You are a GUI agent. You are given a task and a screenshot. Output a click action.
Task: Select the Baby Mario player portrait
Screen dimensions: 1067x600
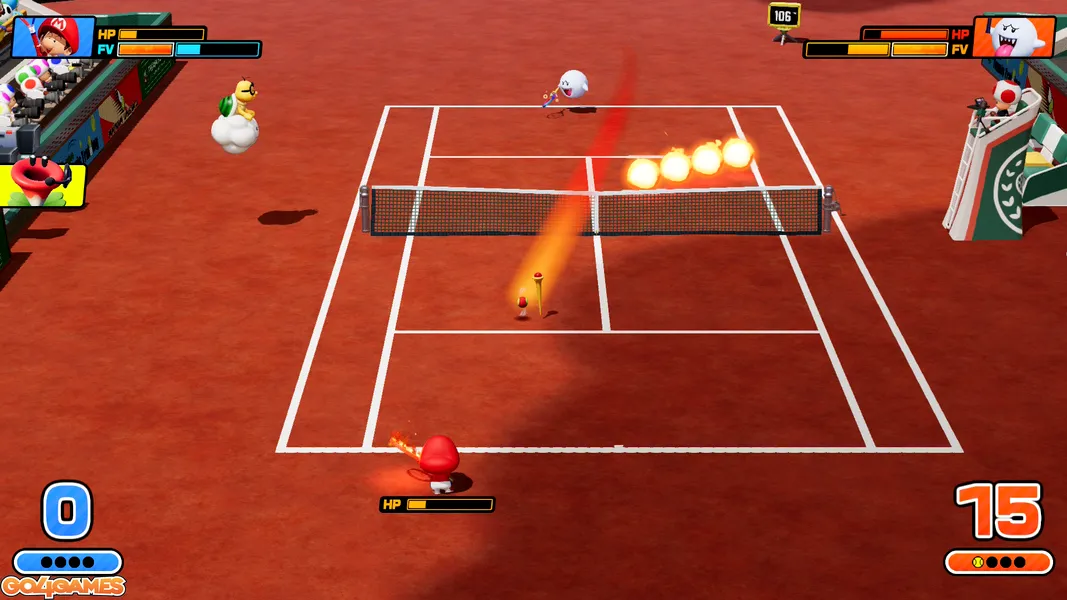point(52,37)
